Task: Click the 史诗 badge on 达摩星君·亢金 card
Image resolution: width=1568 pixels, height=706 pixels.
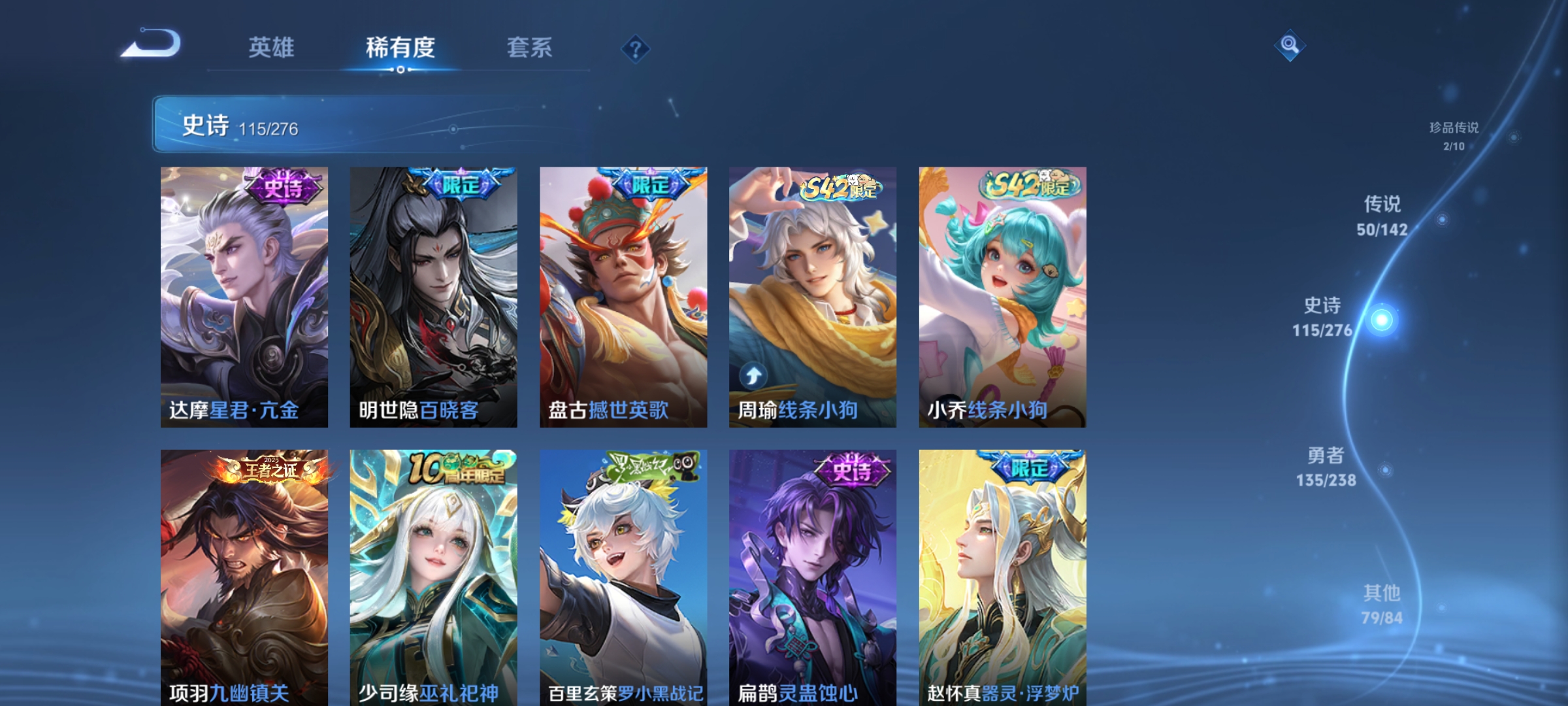Action: point(284,188)
